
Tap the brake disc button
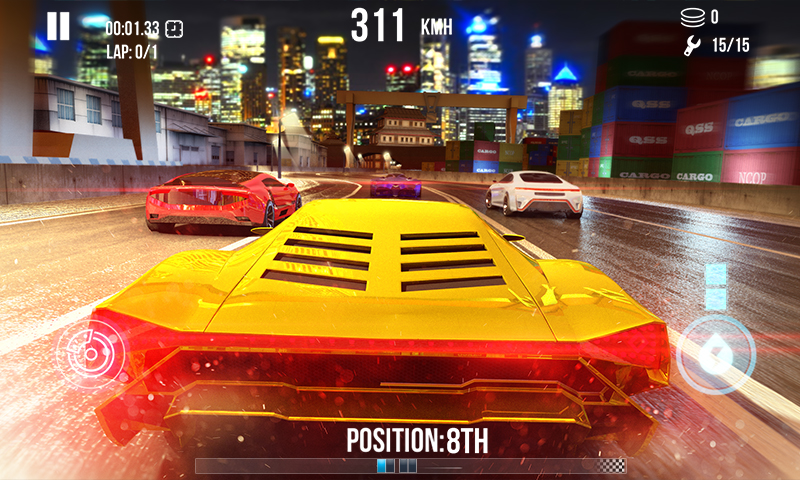(89, 352)
